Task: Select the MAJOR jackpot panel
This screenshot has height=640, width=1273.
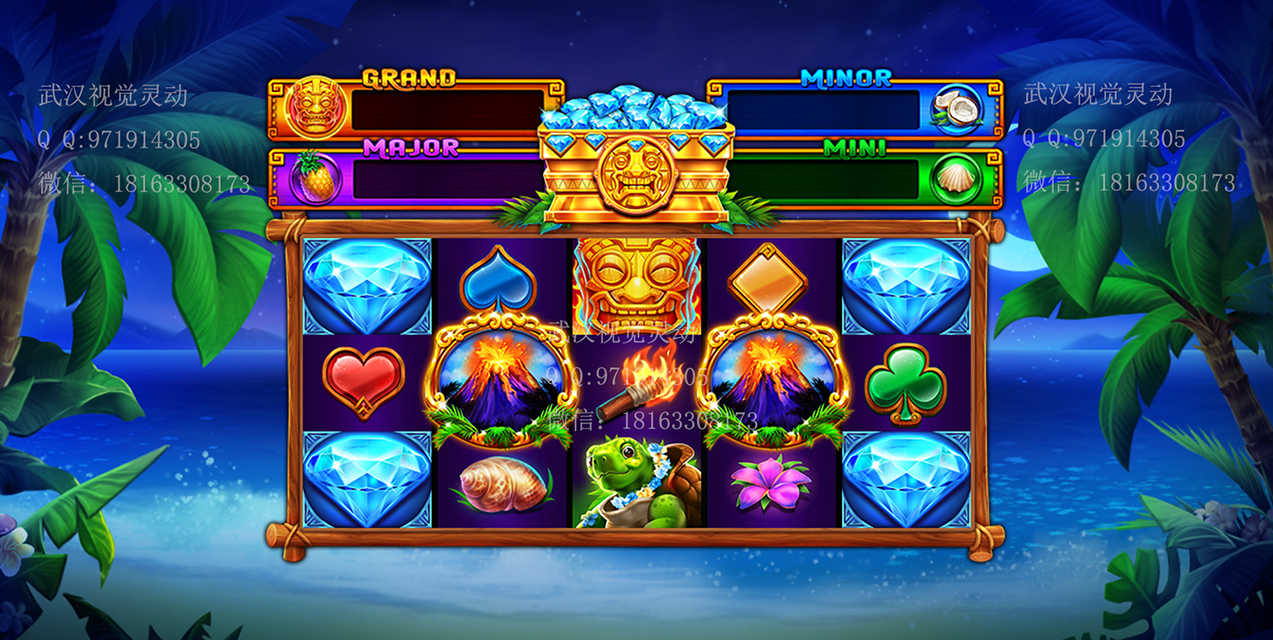Action: [415, 178]
